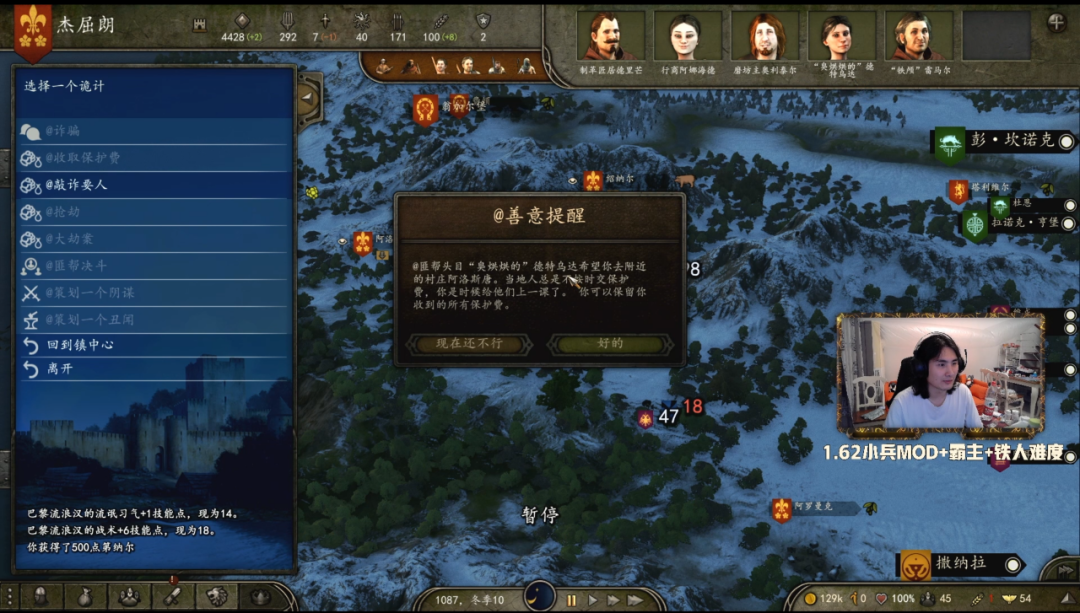Screen dimensions: 1080x613
Task: Click the portrait of 磨坊主奥利泰尔
Action: 765,37
